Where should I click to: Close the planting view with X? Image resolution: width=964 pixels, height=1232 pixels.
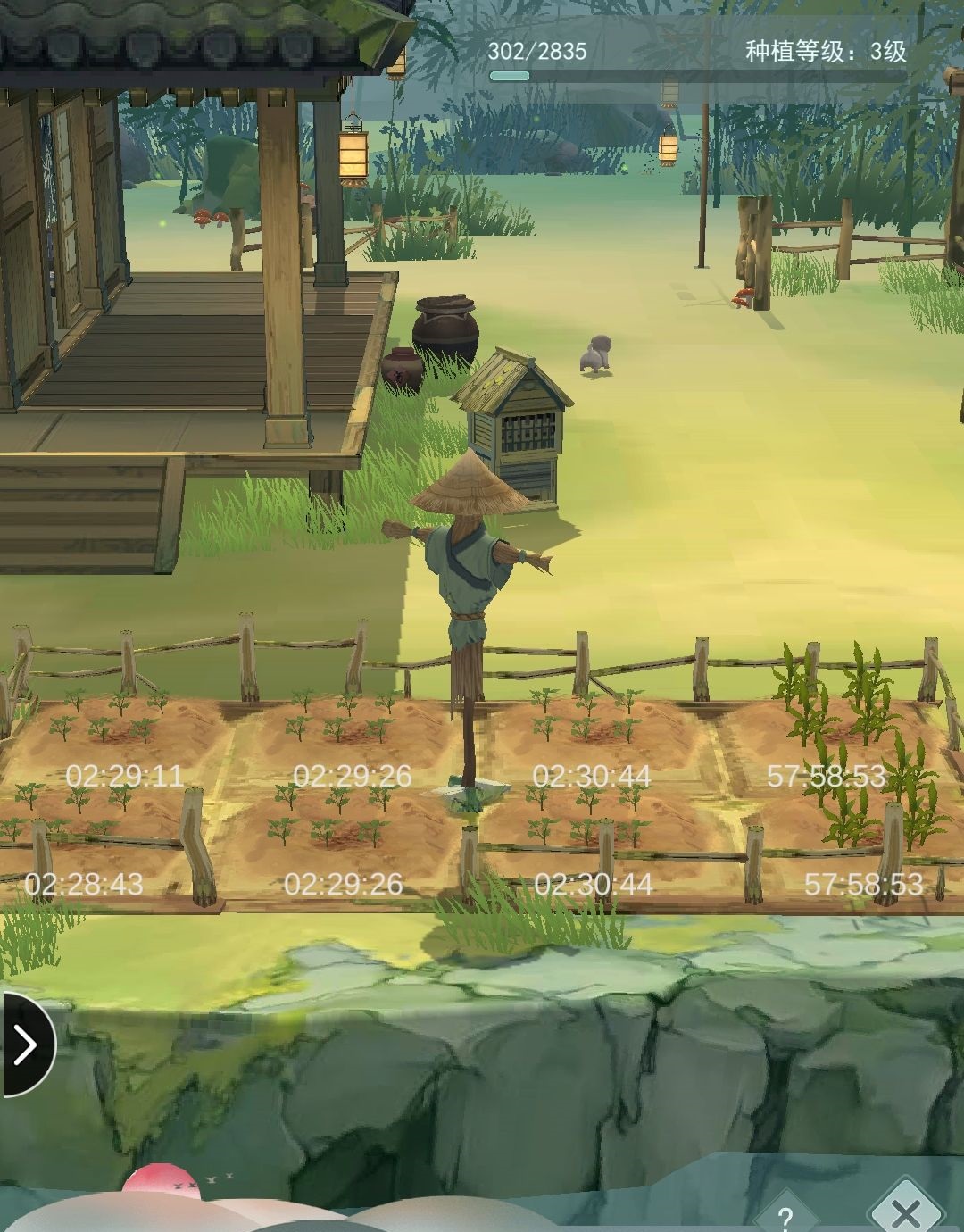[906, 1212]
